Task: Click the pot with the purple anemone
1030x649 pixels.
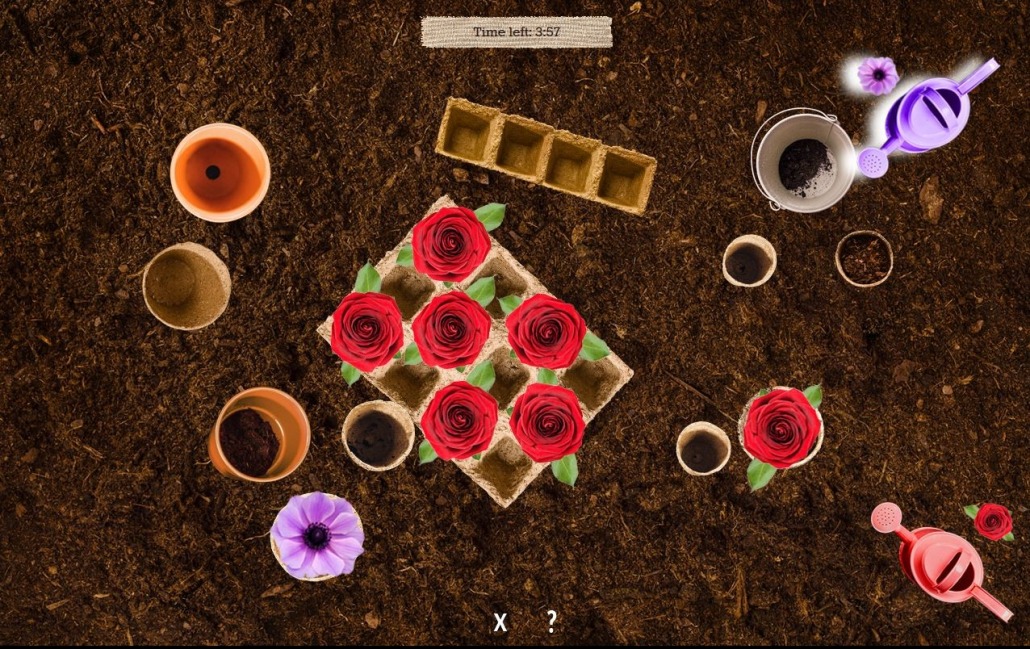Action: 317,536
